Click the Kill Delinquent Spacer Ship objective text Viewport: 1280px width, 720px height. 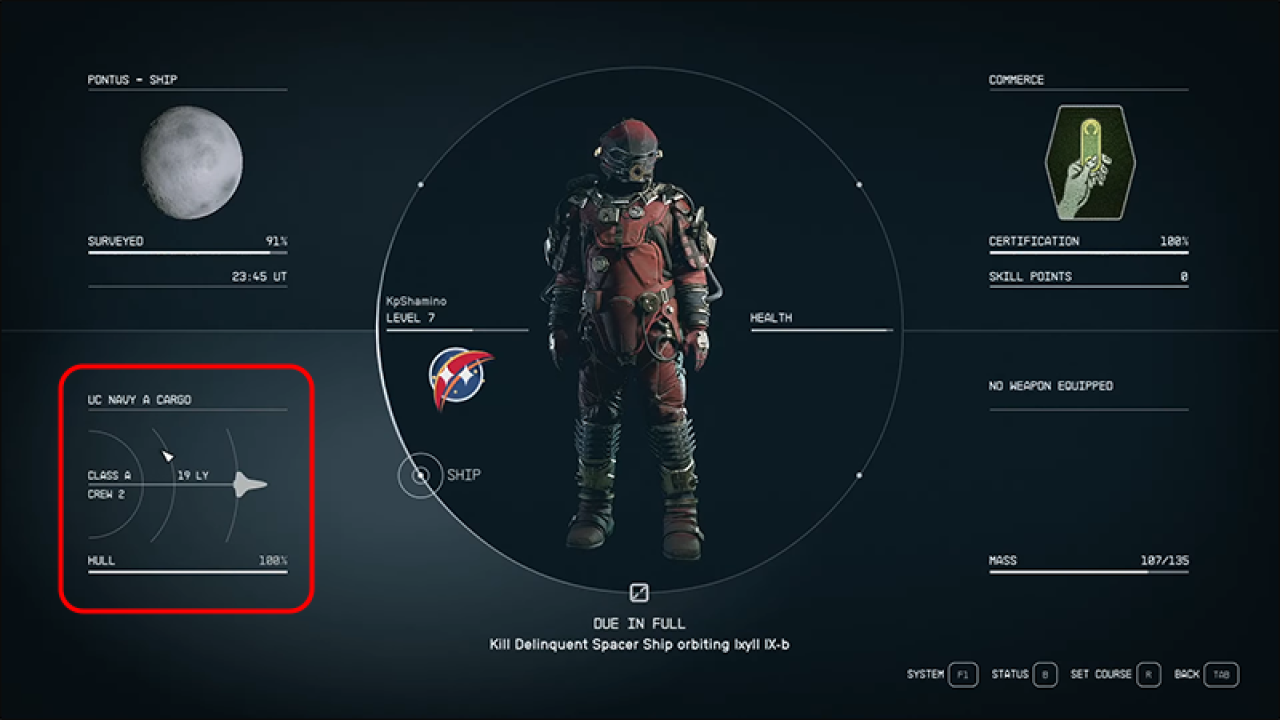pos(639,644)
